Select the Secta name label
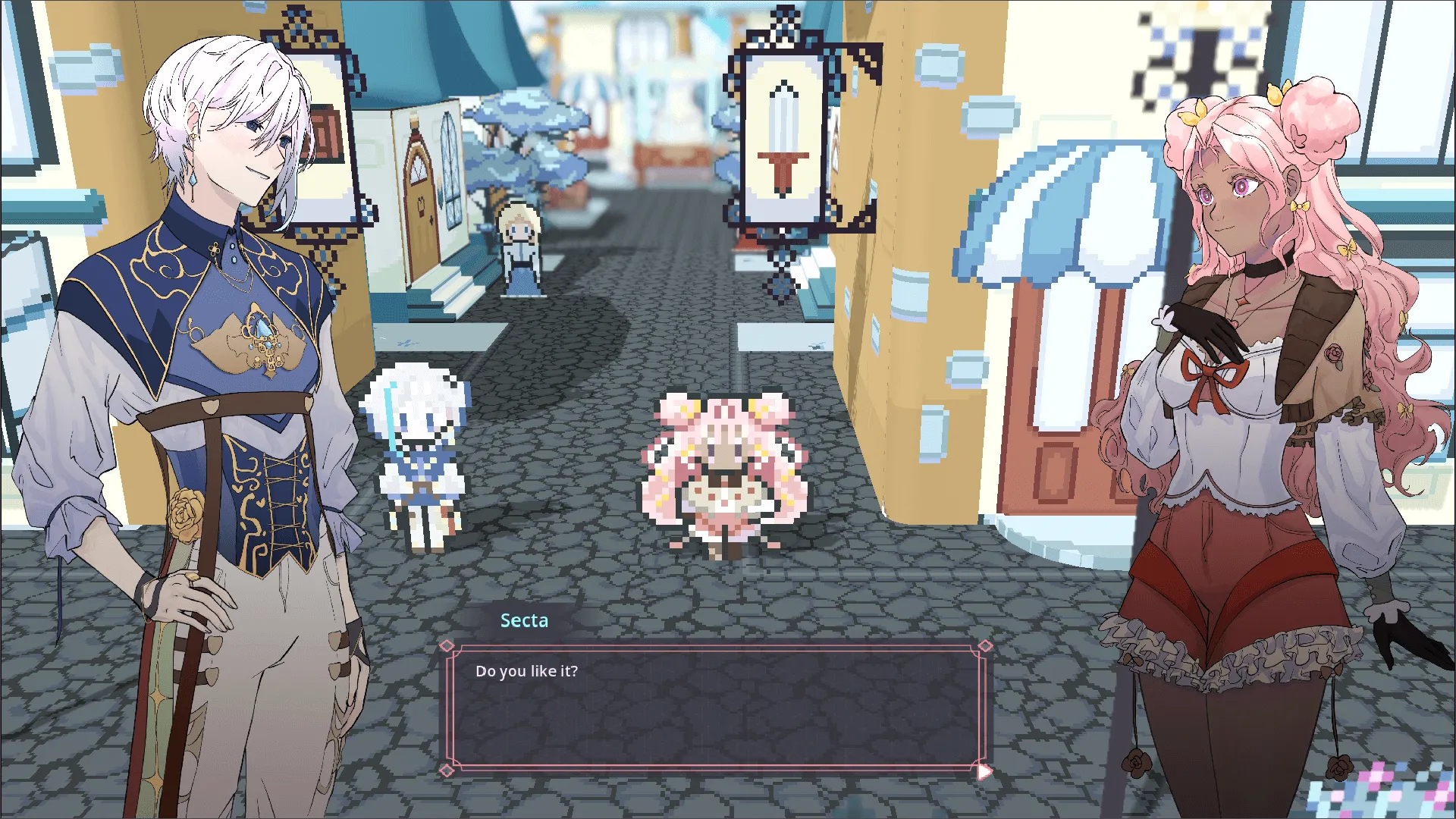This screenshot has height=819, width=1456. [x=525, y=620]
